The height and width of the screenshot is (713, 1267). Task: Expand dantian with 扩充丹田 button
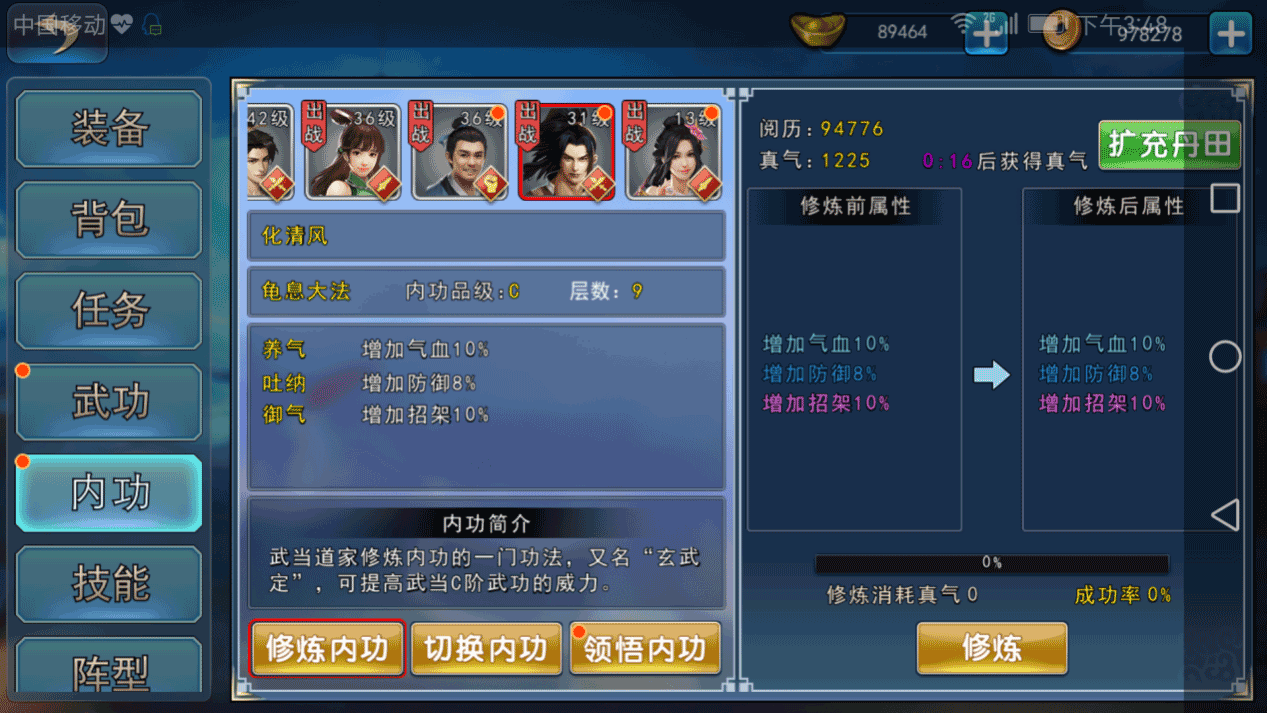point(1169,145)
